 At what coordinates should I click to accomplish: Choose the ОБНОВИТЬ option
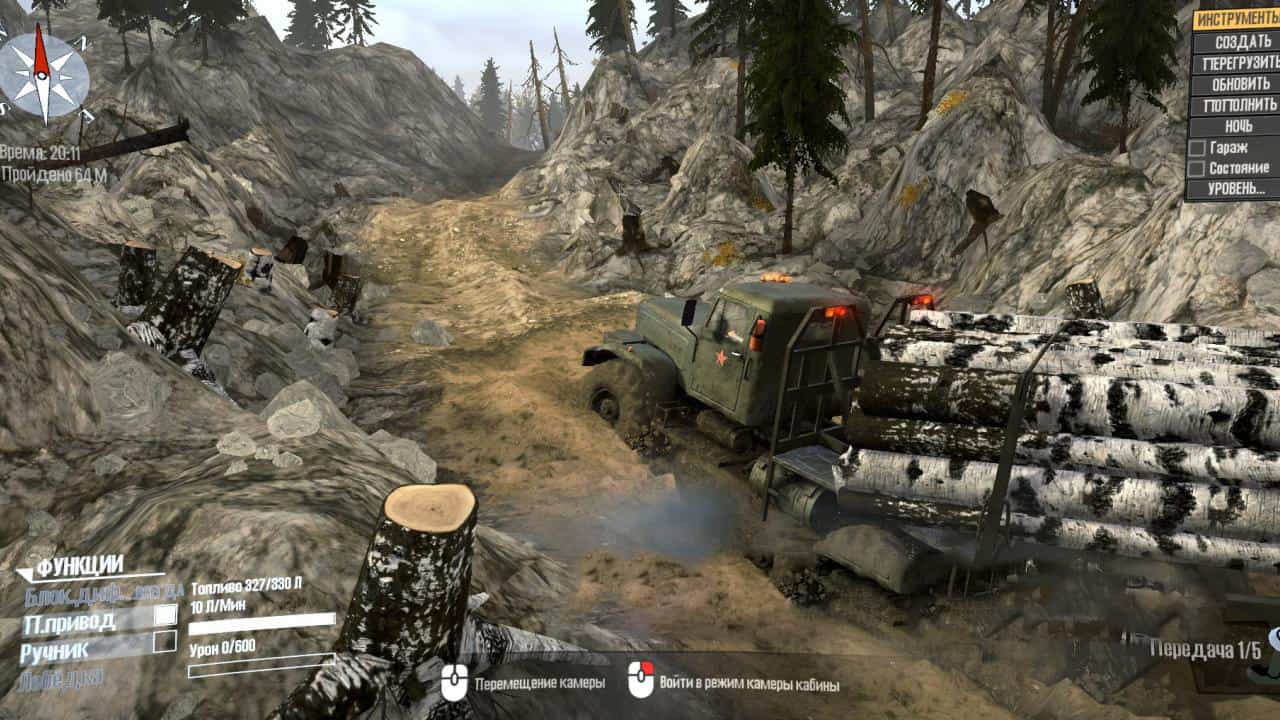tap(1236, 84)
